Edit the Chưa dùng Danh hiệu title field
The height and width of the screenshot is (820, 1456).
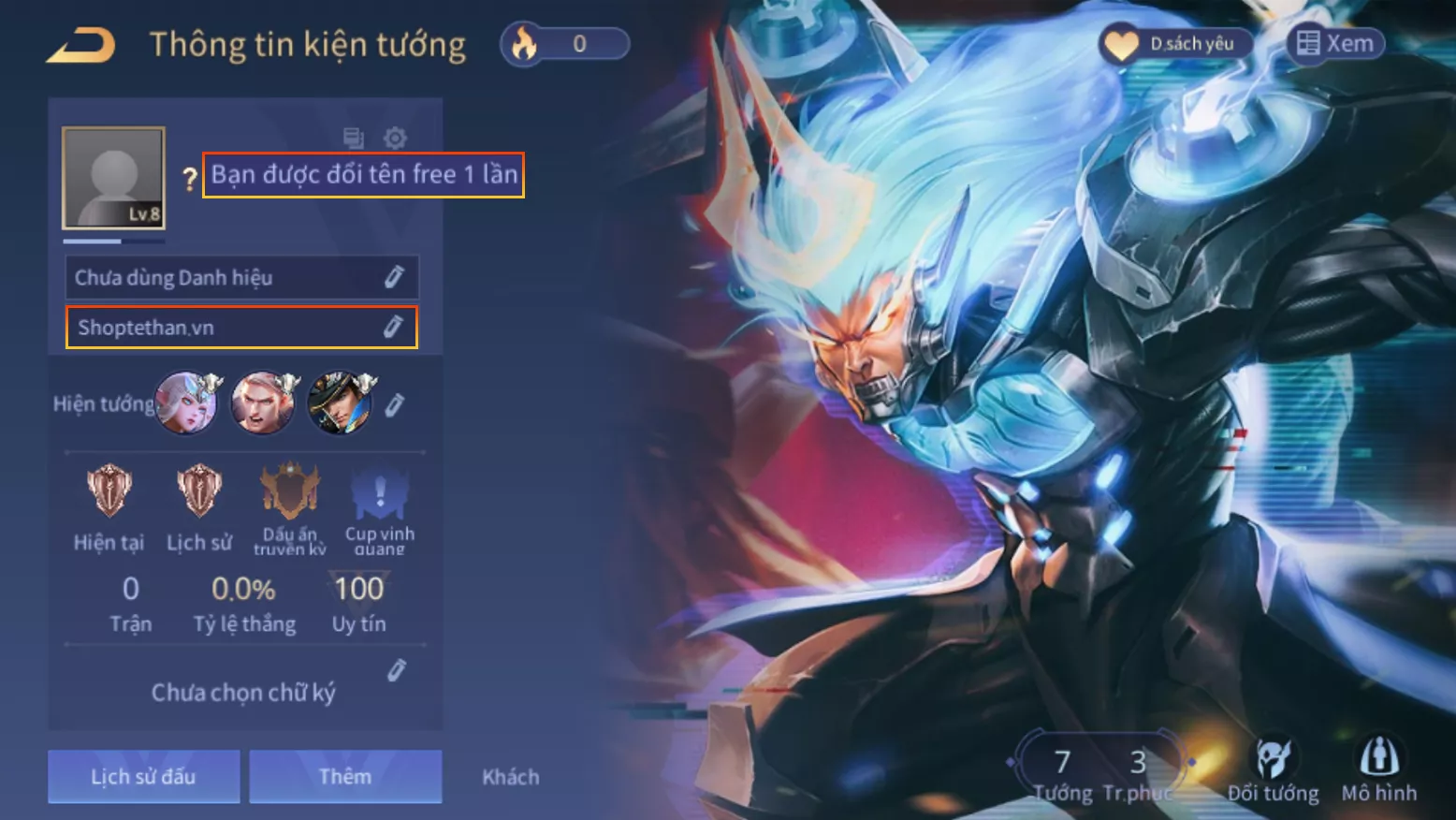point(394,277)
